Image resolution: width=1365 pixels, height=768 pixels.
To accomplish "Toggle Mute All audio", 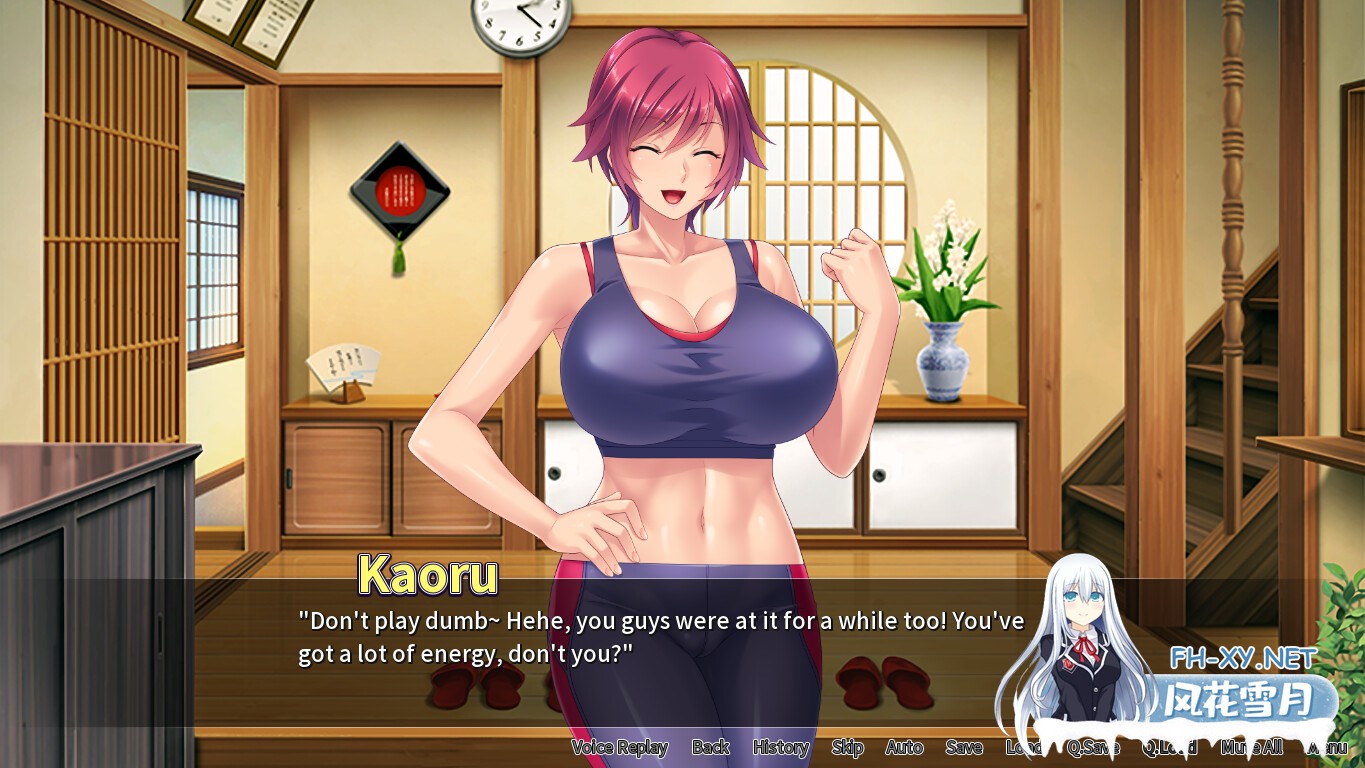I will click(x=1252, y=747).
